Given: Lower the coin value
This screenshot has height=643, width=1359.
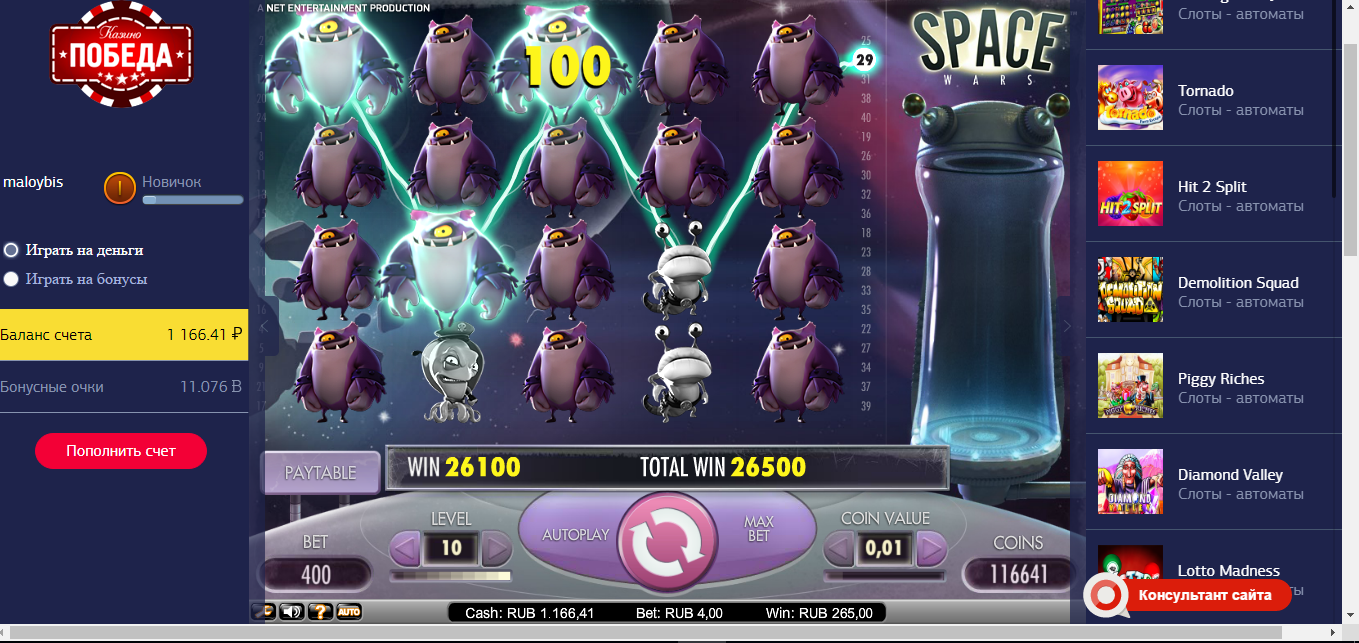Looking at the screenshot, I should pyautogui.click(x=839, y=548).
